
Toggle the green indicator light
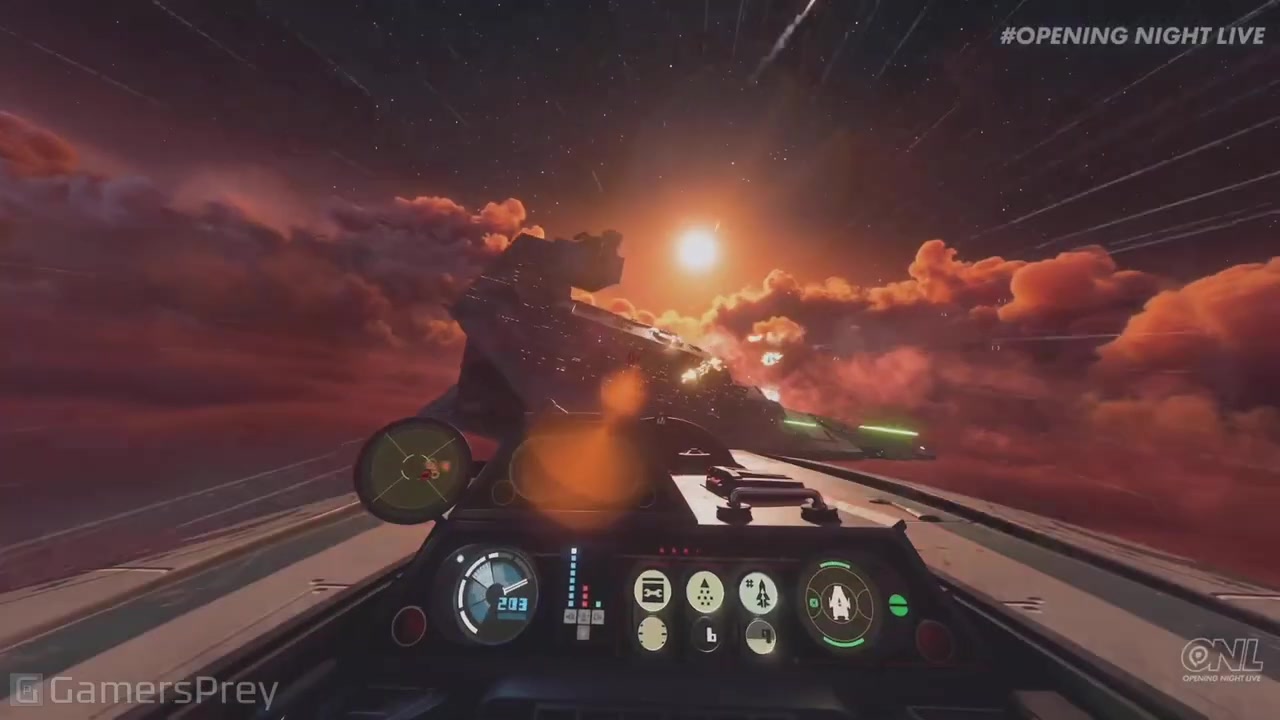(x=898, y=605)
